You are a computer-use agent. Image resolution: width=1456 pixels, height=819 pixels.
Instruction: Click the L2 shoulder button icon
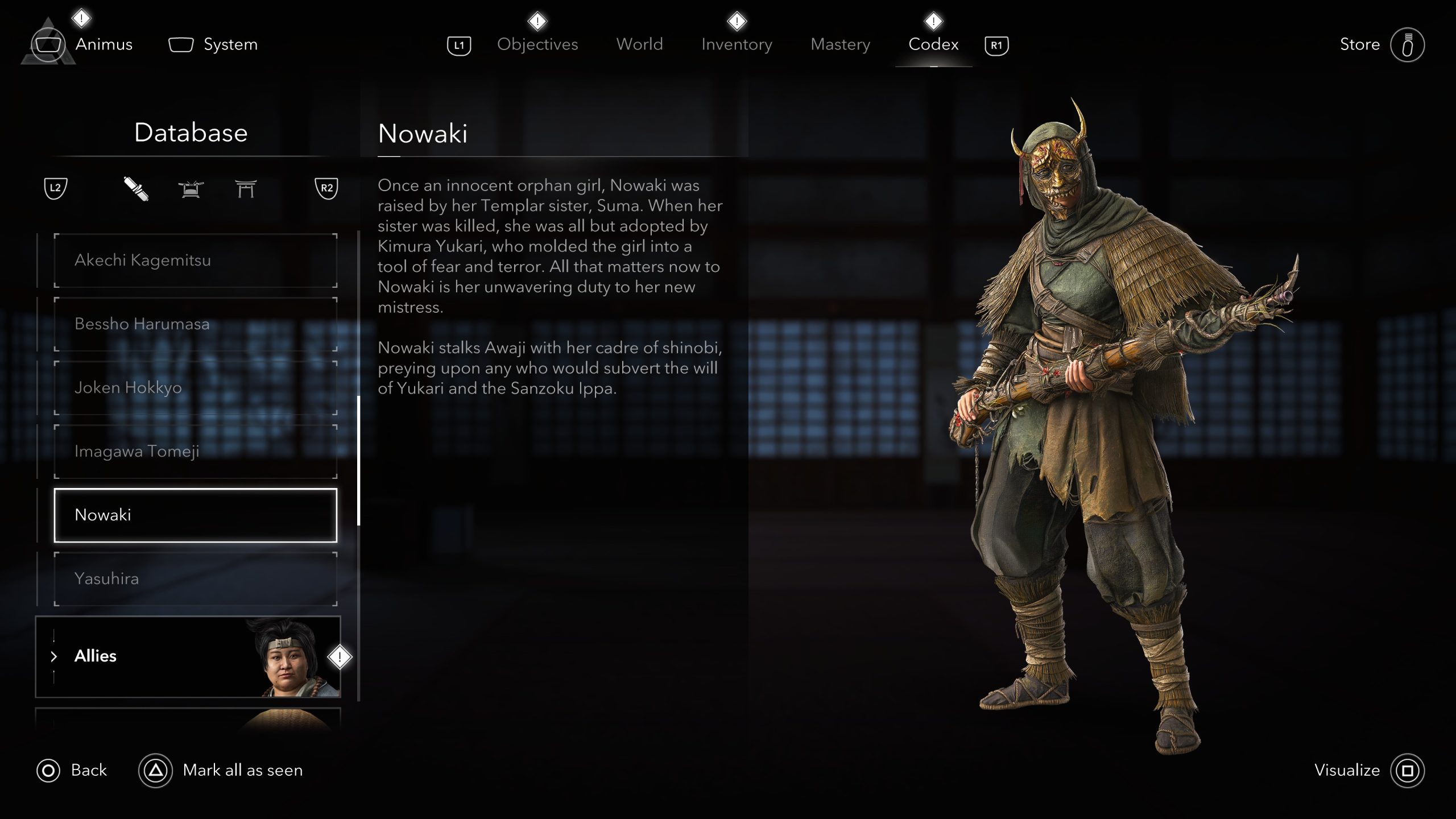55,189
